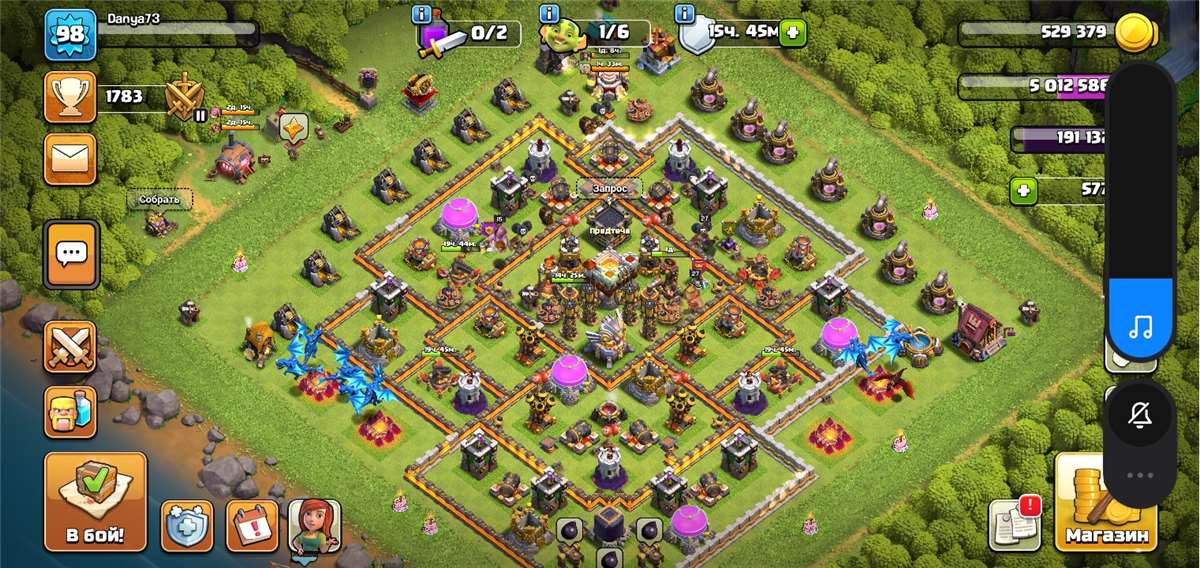Image resolution: width=1200 pixels, height=568 pixels.
Task: Open the crossed swords button
Action: (x=70, y=346)
